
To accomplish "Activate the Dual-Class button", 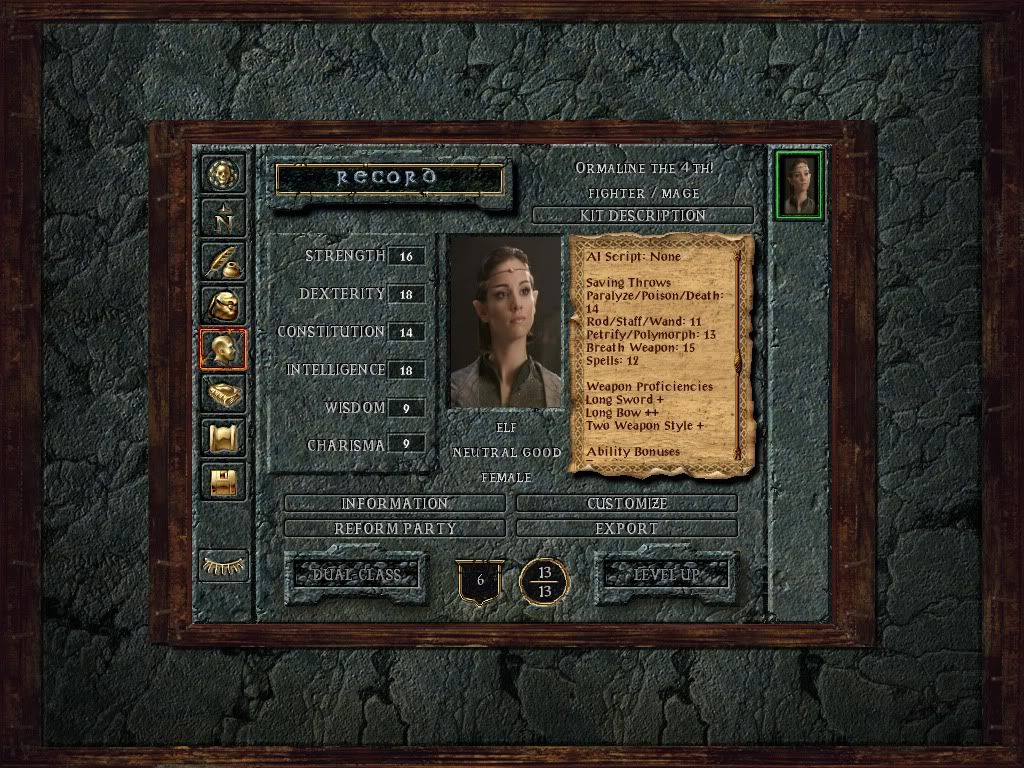I will coord(356,575).
